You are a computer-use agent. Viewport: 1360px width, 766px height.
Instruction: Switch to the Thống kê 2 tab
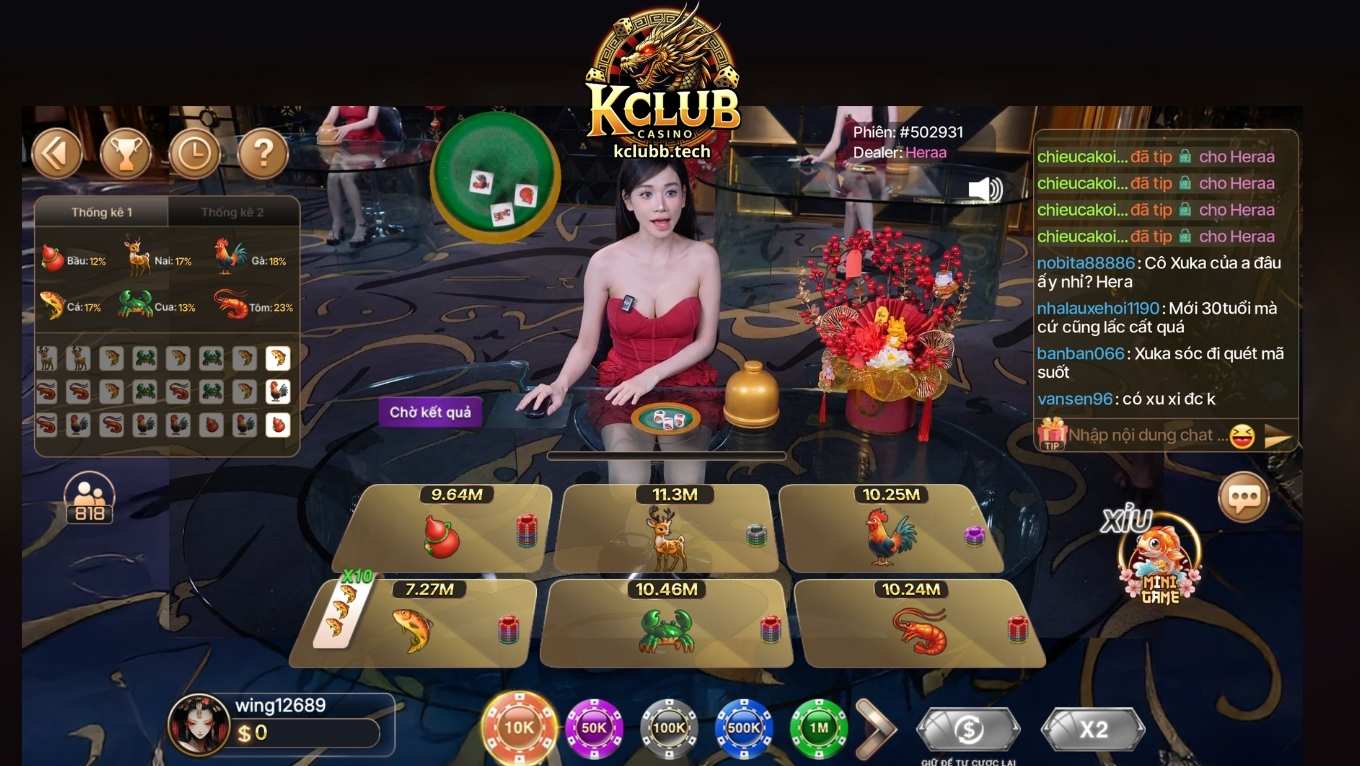pyautogui.click(x=233, y=212)
